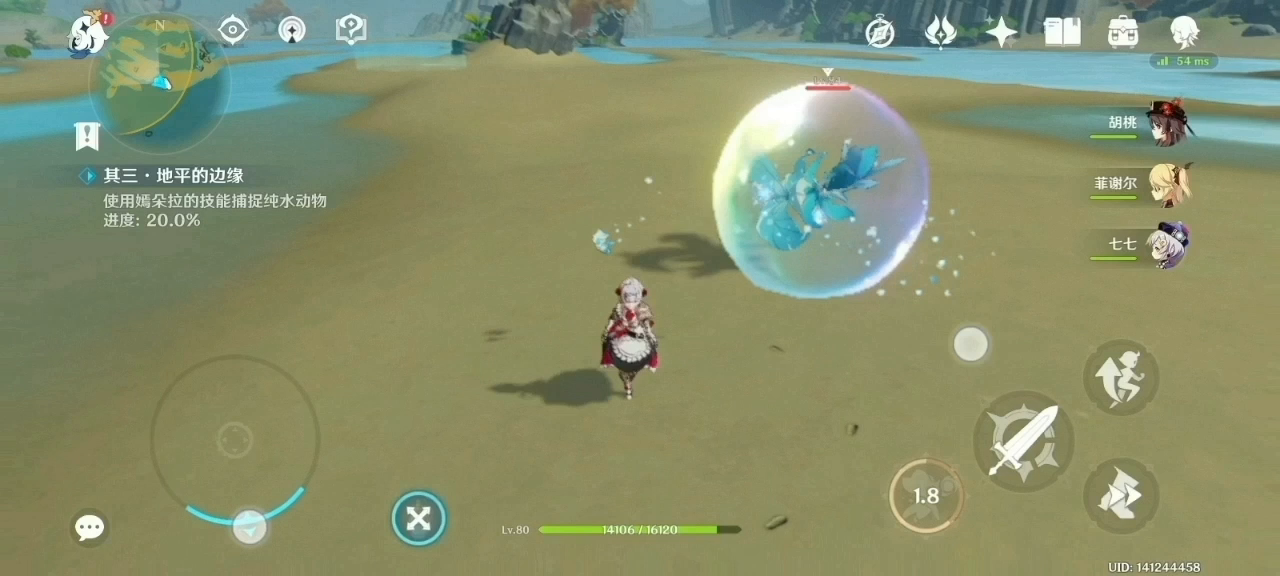
Task: Switch to party member 胡桃
Action: point(1166,122)
